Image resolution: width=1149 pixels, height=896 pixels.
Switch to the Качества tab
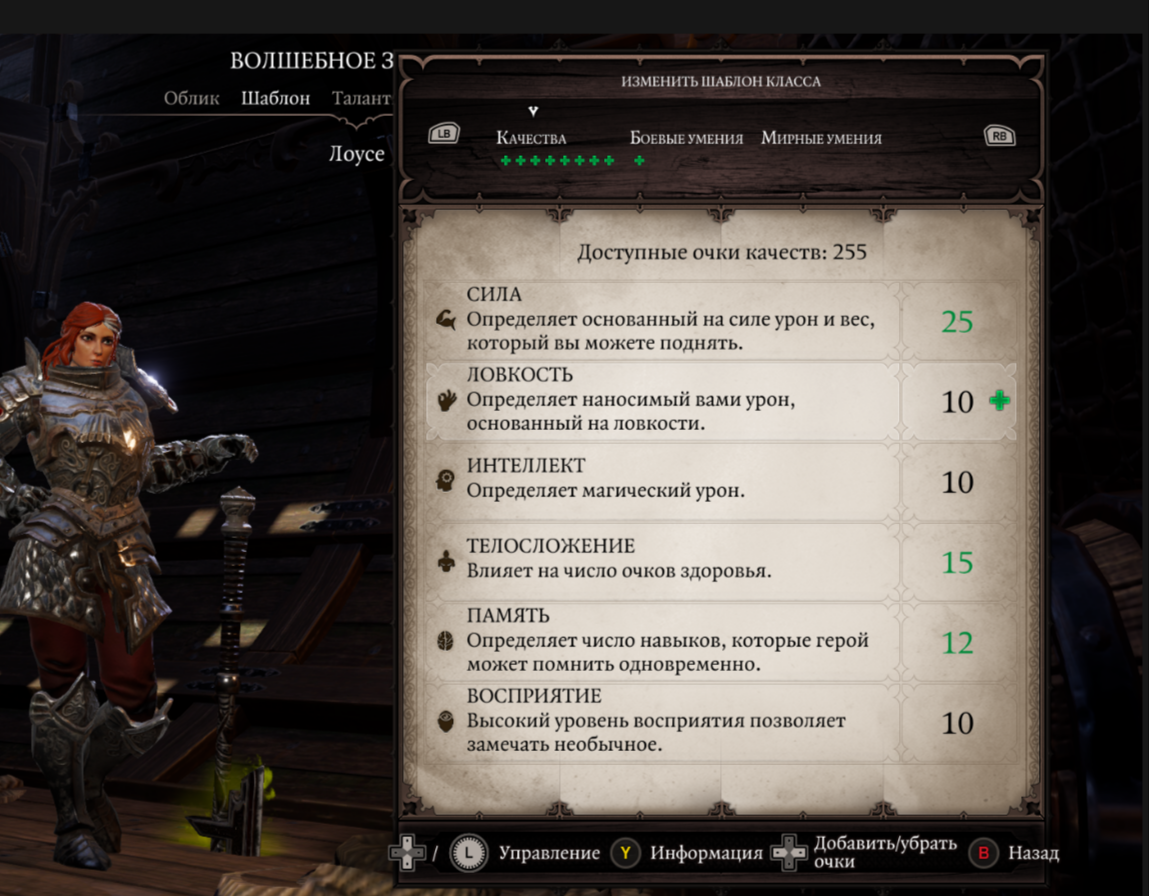(x=531, y=139)
